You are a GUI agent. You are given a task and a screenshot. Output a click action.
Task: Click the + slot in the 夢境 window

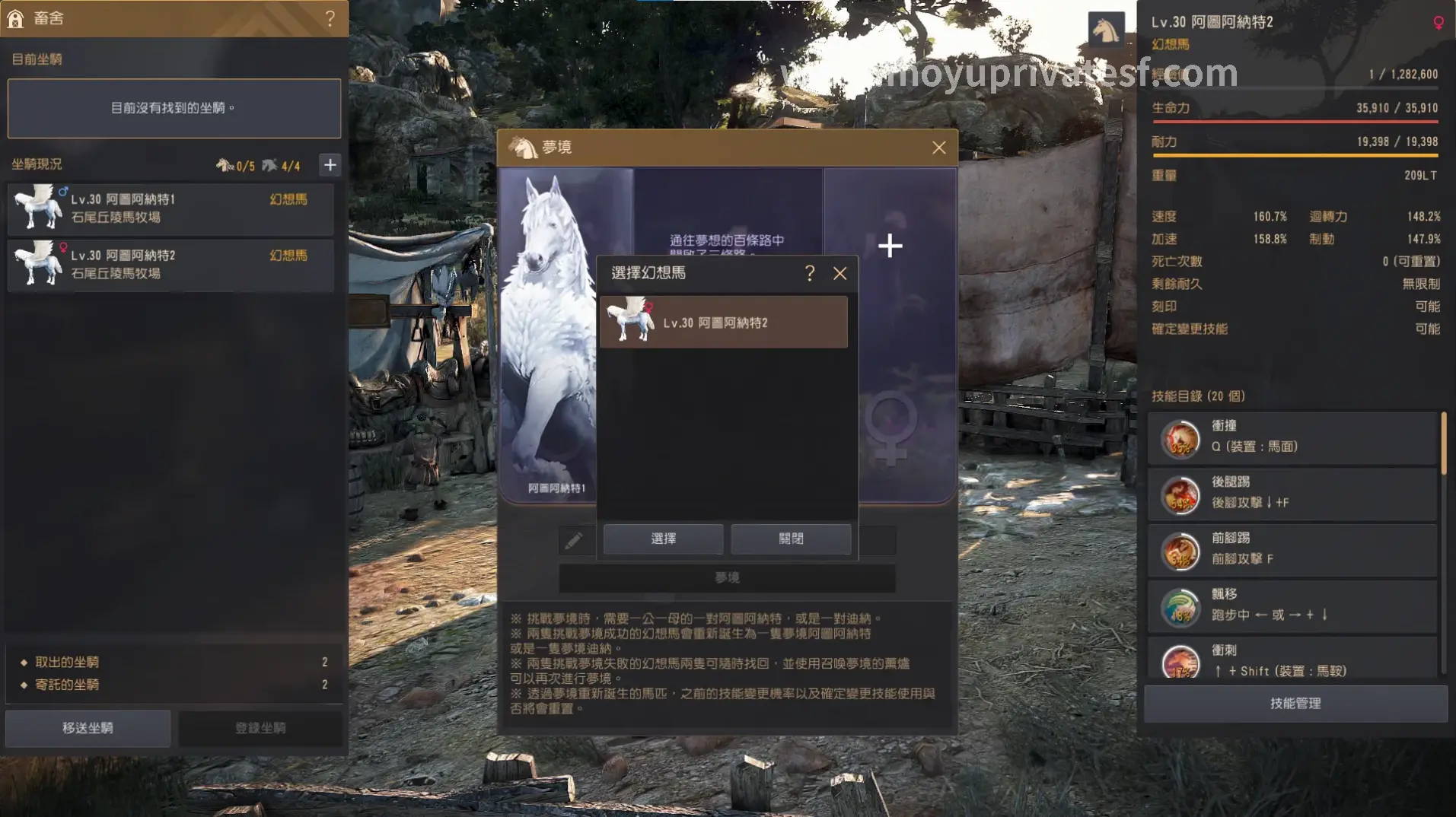point(889,246)
